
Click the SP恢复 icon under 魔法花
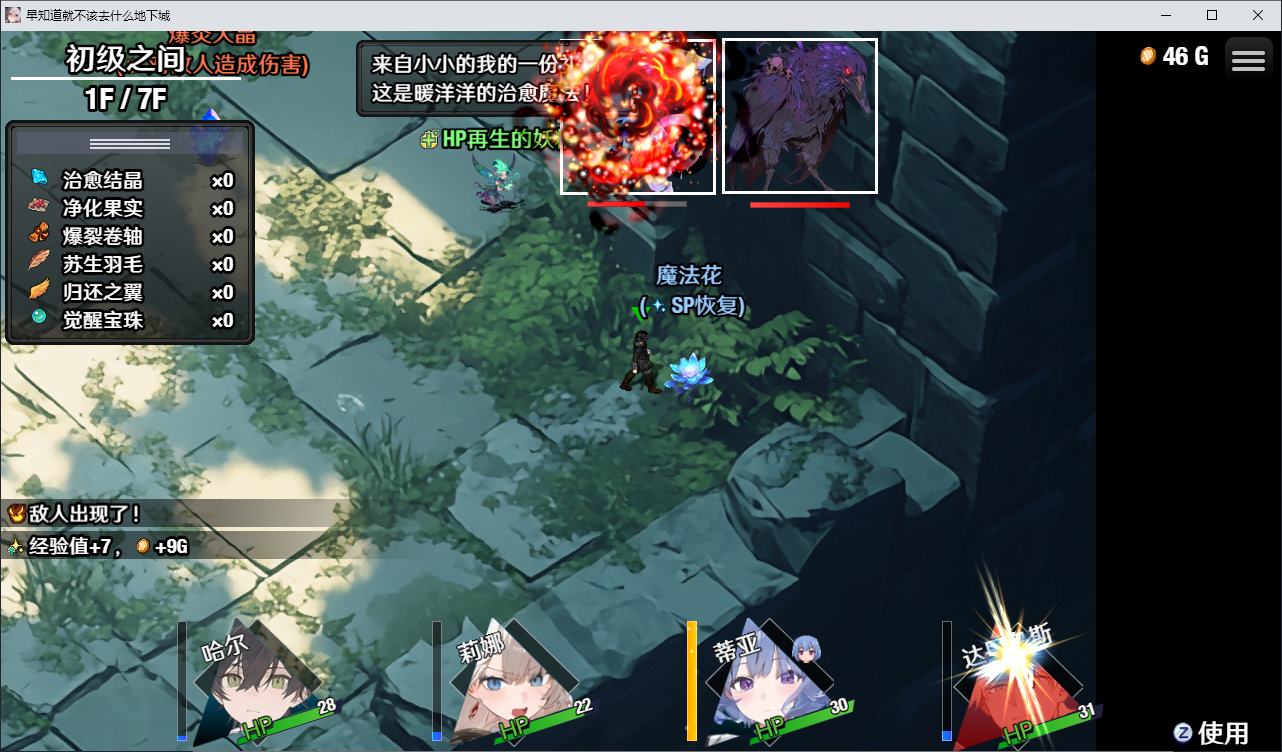click(x=658, y=306)
